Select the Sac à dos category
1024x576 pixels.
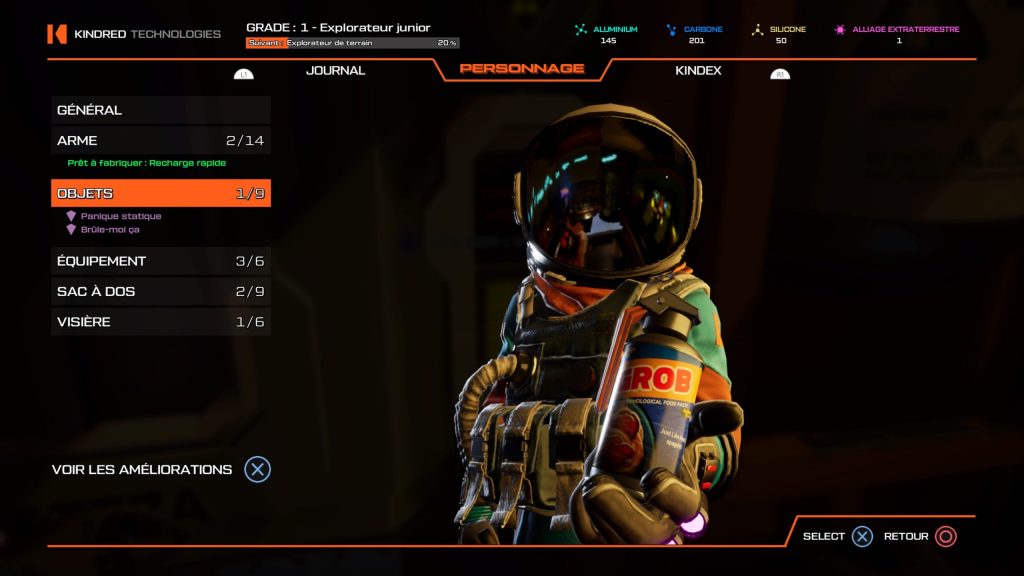pyautogui.click(x=160, y=292)
